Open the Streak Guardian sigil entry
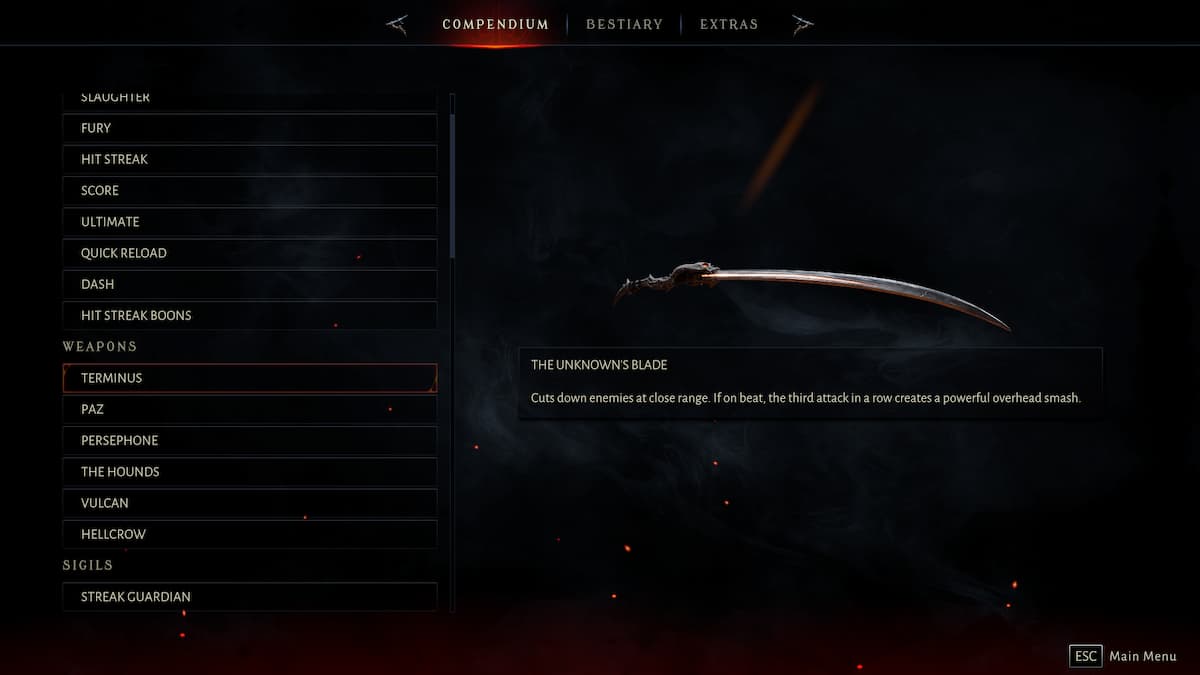The height and width of the screenshot is (675, 1200). click(x=249, y=597)
